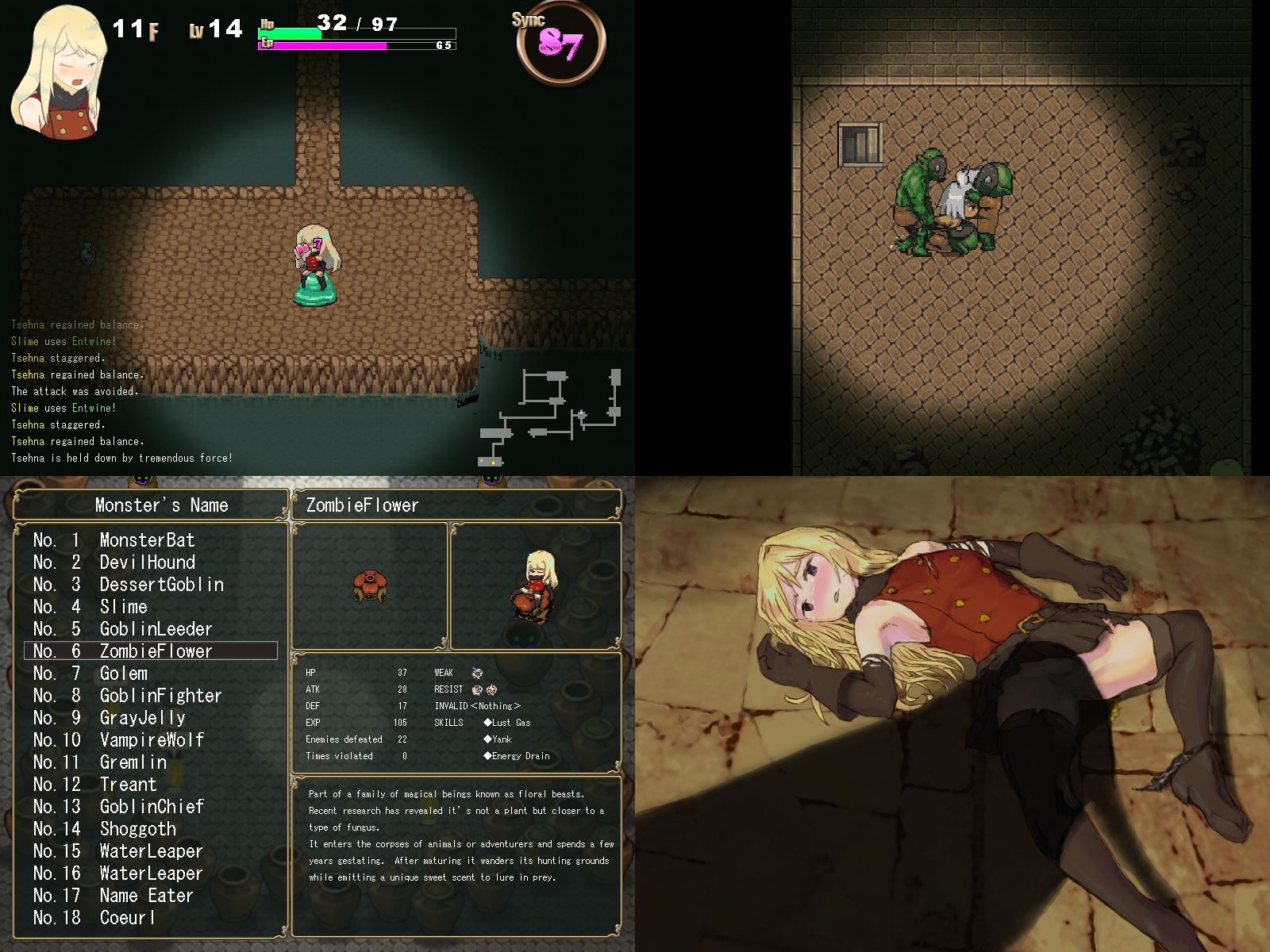The width and height of the screenshot is (1270, 952).
Task: View the GoblinLeeder entry
Action: click(x=156, y=629)
